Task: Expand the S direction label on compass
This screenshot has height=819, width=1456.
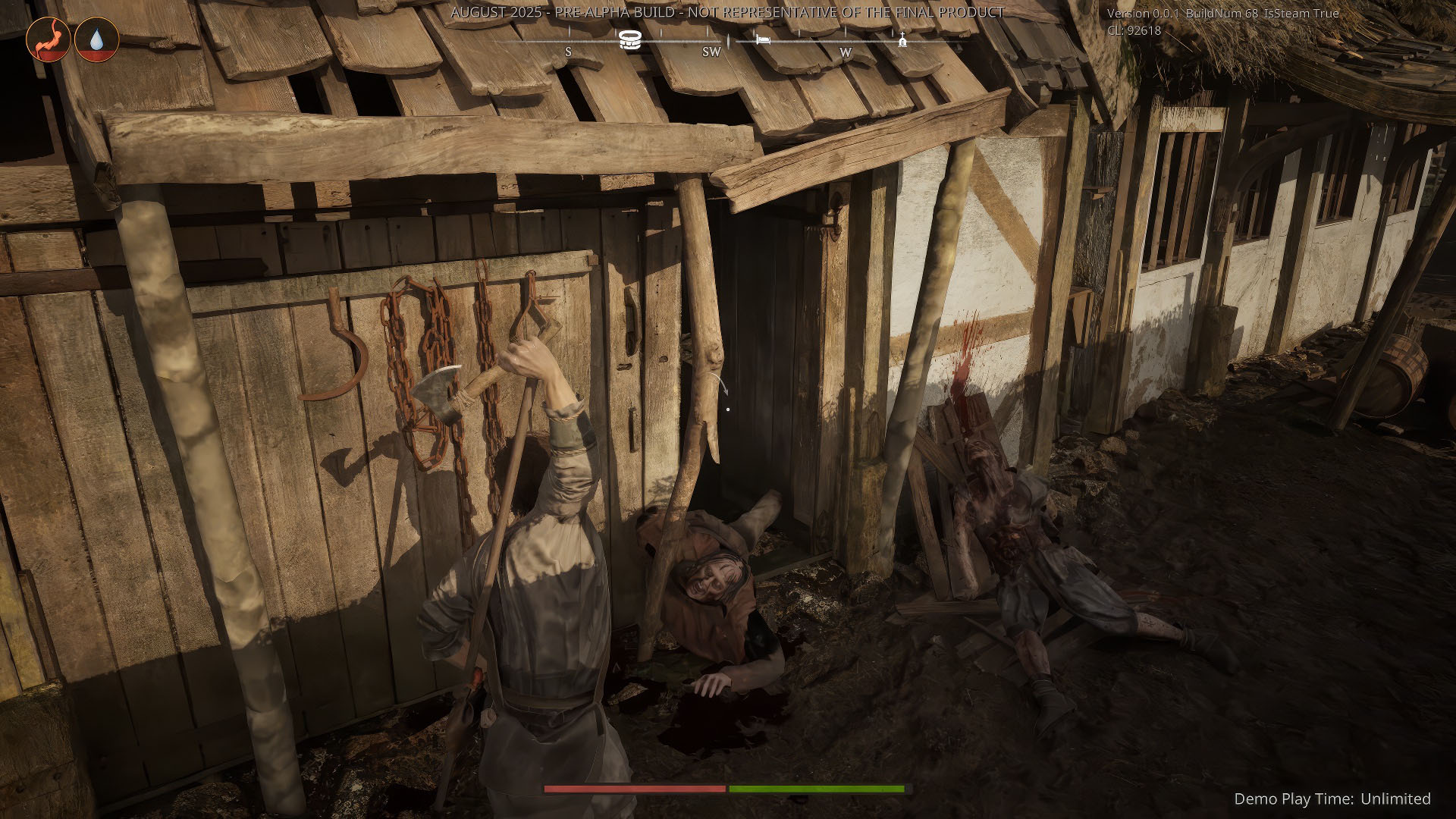Action: tap(568, 53)
